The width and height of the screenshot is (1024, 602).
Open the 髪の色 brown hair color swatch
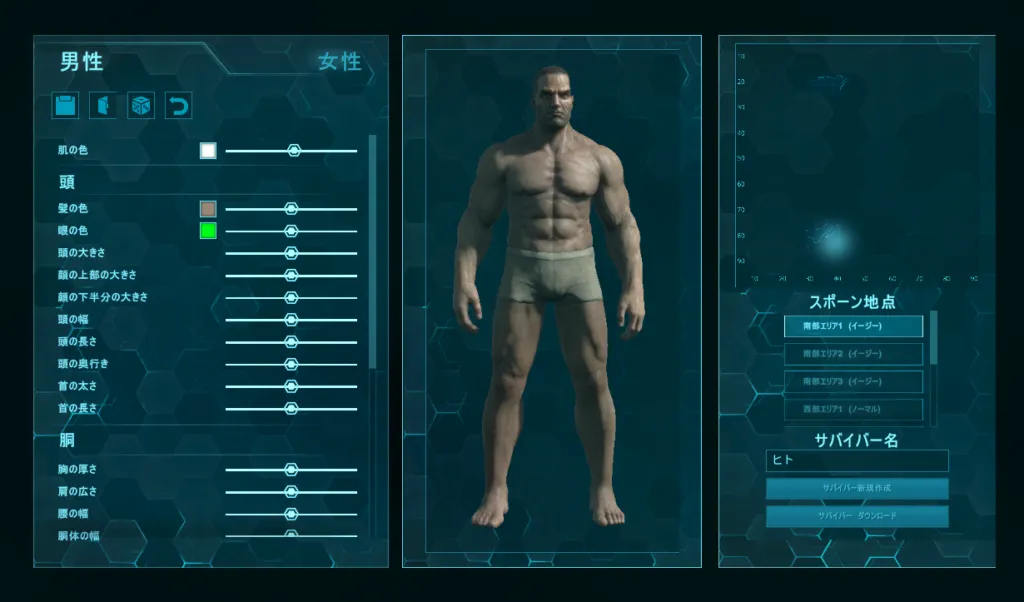point(208,209)
